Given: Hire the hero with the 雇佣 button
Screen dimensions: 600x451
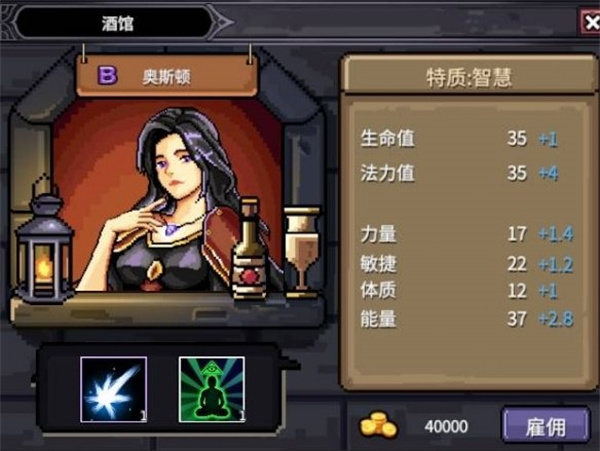Looking at the screenshot, I should tap(545, 426).
